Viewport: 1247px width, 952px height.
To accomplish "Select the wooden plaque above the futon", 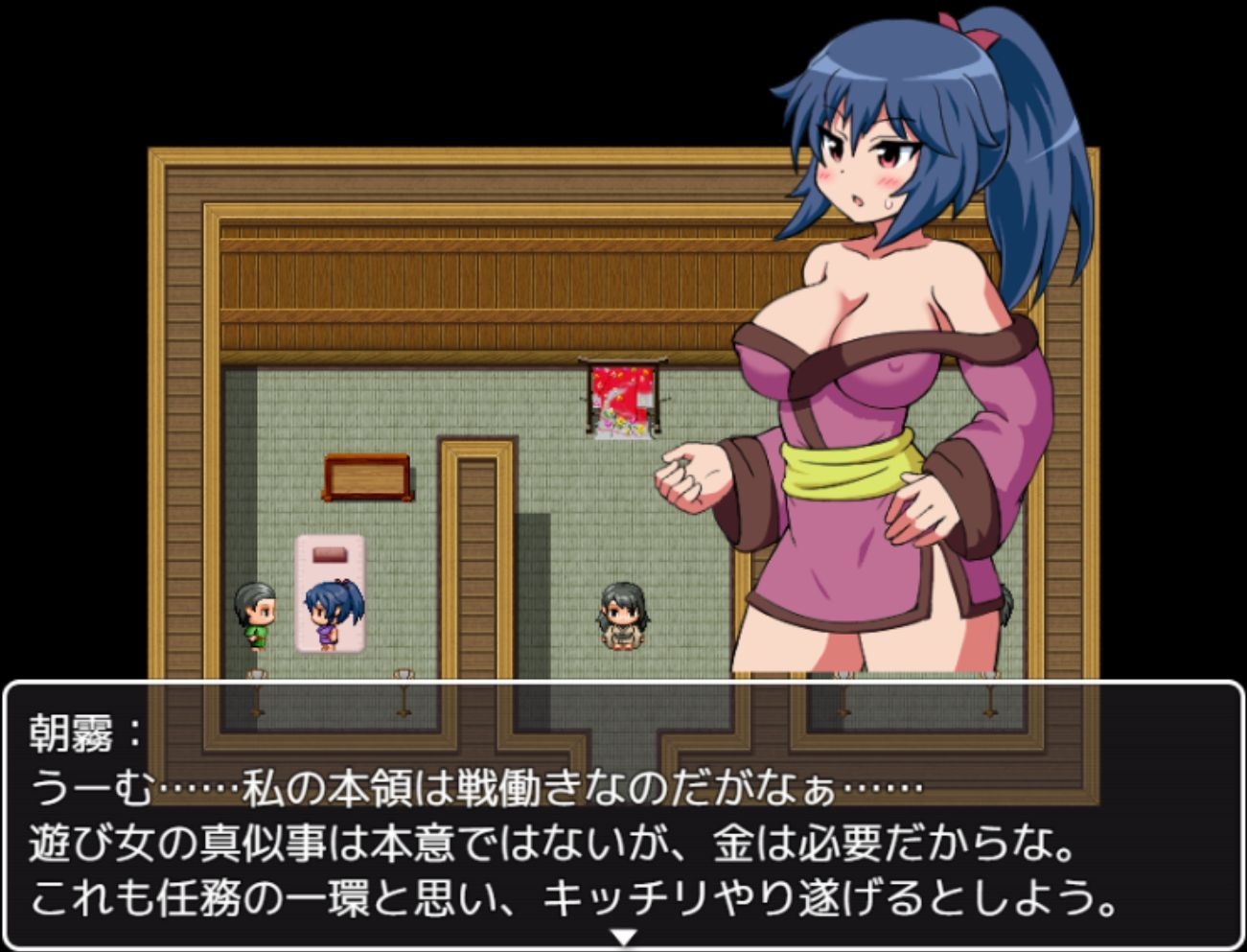I will pos(367,476).
